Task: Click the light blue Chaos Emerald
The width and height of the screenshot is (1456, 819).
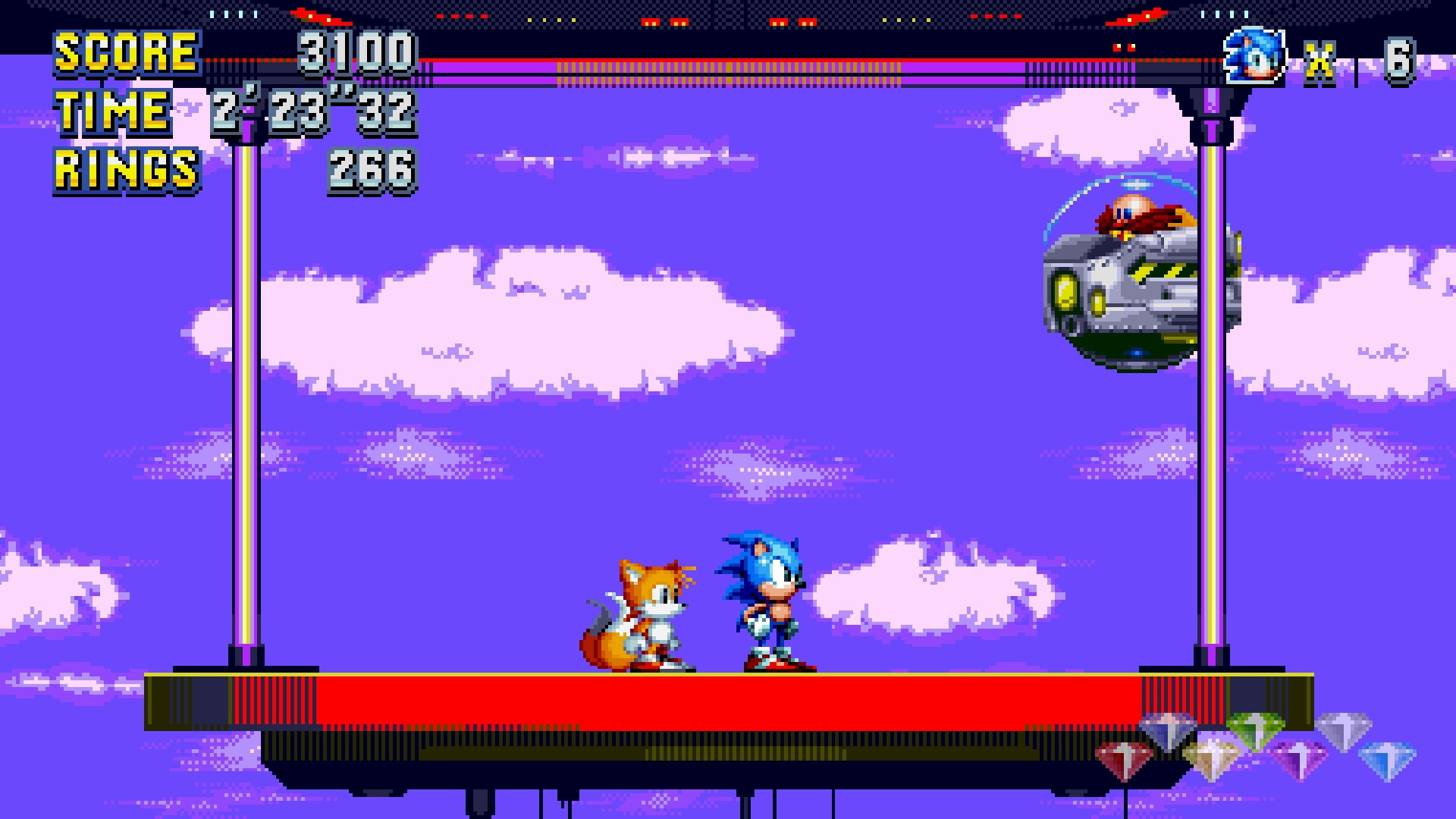Action: (1390, 759)
